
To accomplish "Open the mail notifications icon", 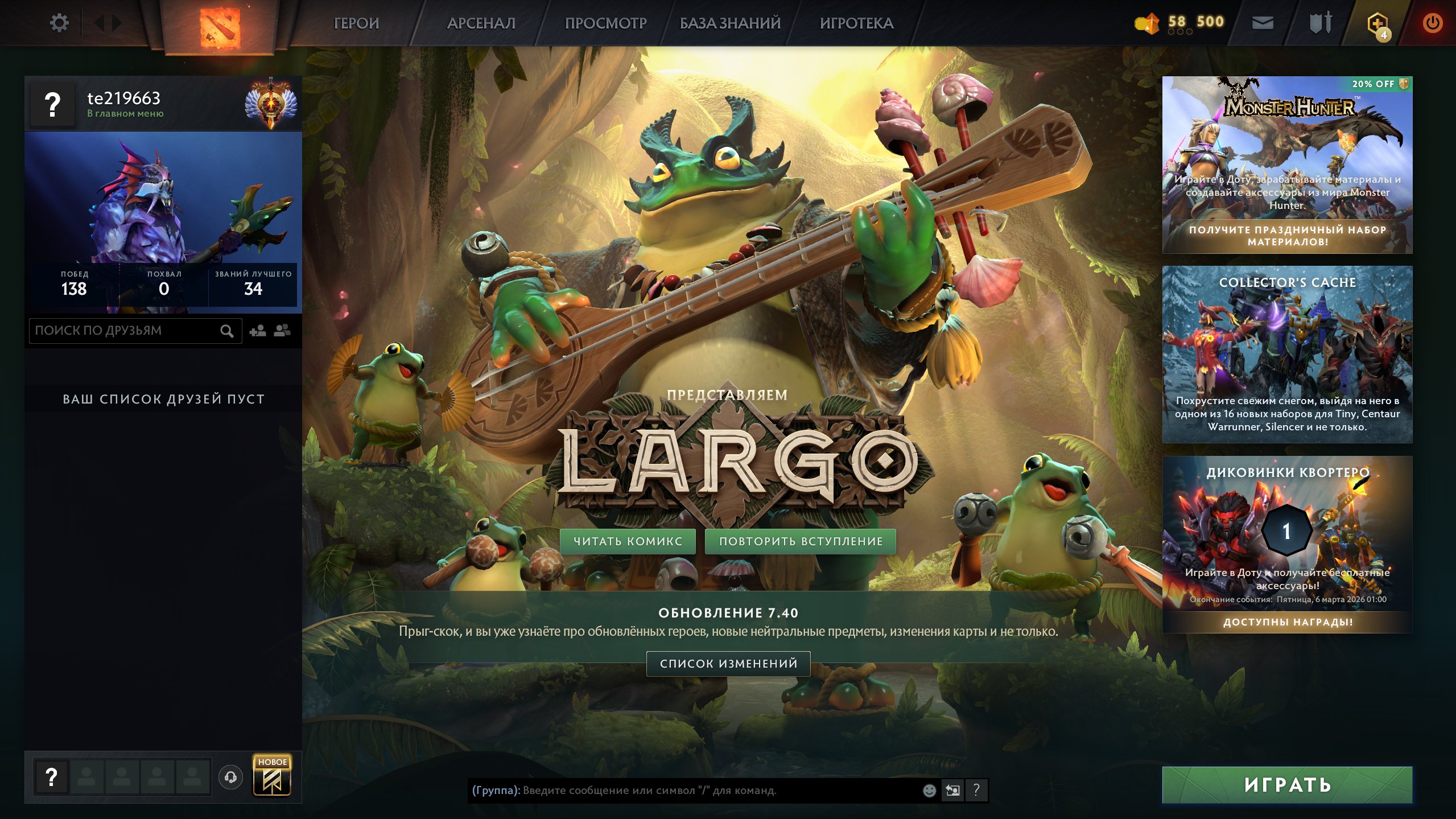I will coord(1263,23).
